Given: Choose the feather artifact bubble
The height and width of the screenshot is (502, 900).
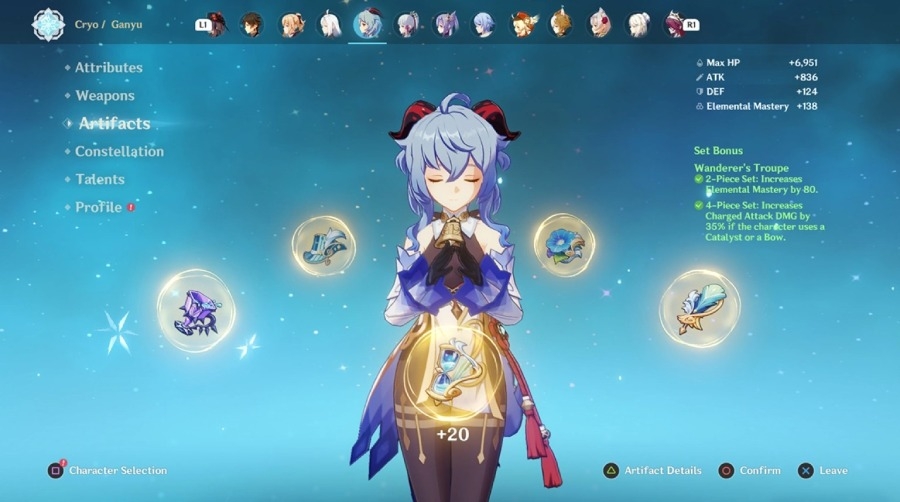Looking at the screenshot, I should pos(699,308).
